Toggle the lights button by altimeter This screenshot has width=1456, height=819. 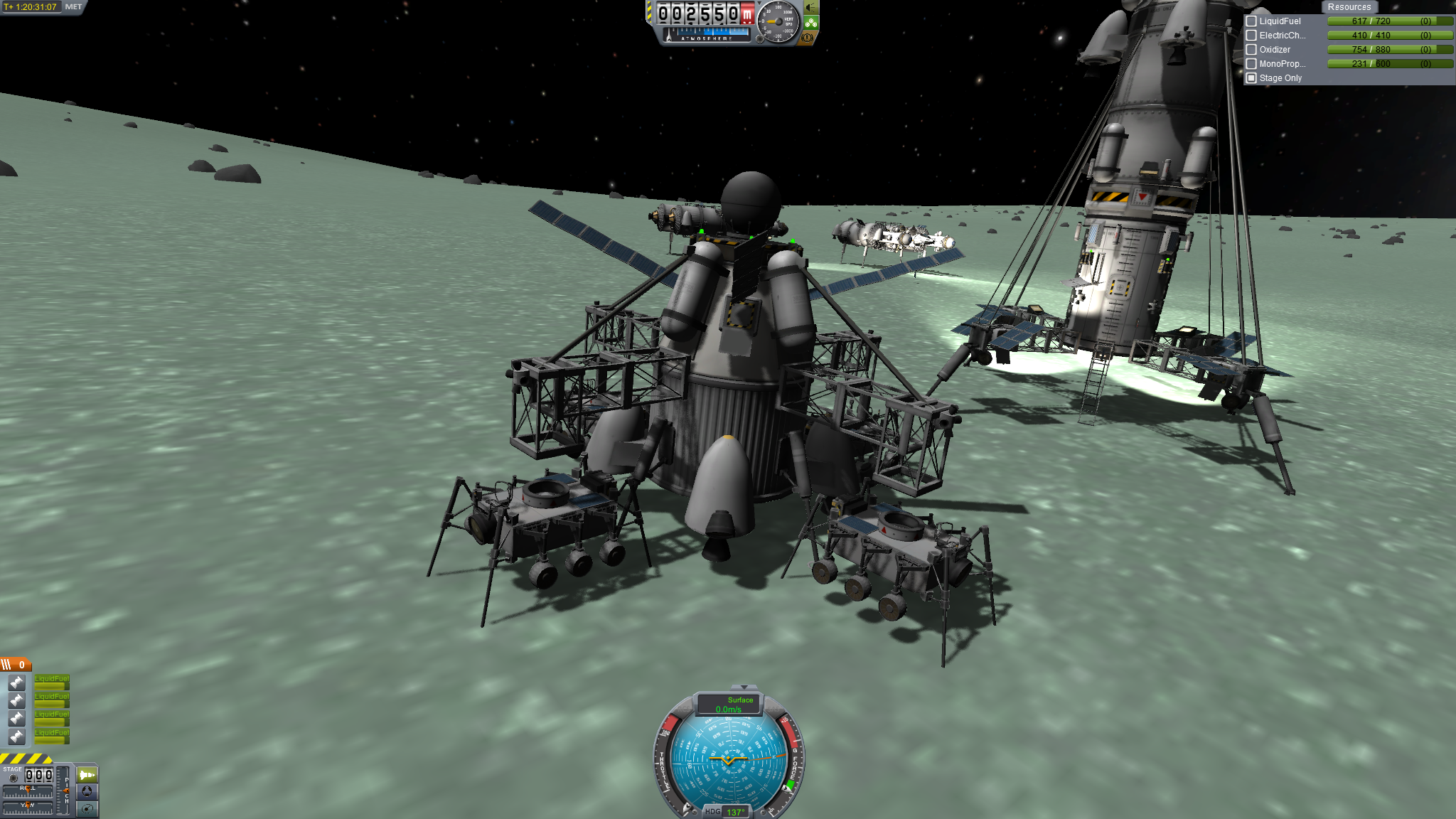(x=810, y=8)
